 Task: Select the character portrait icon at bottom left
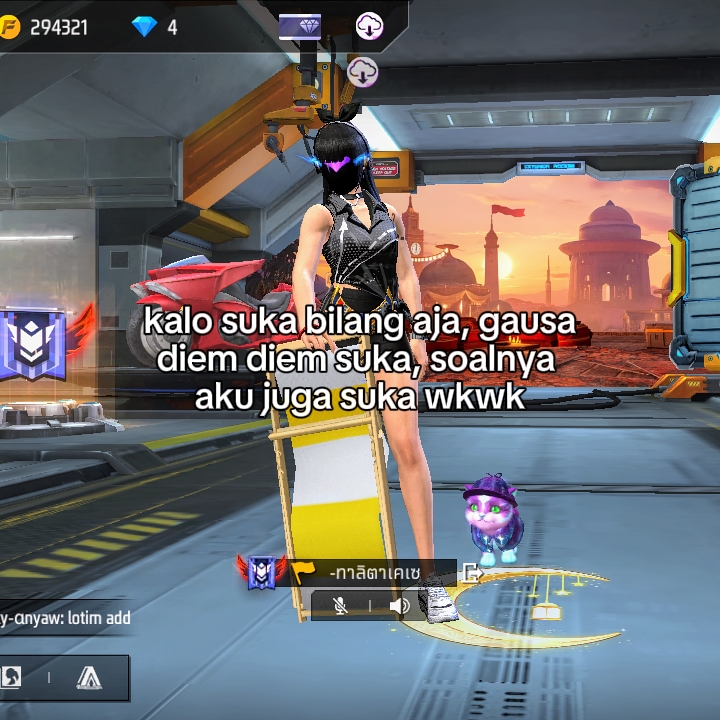coord(12,677)
